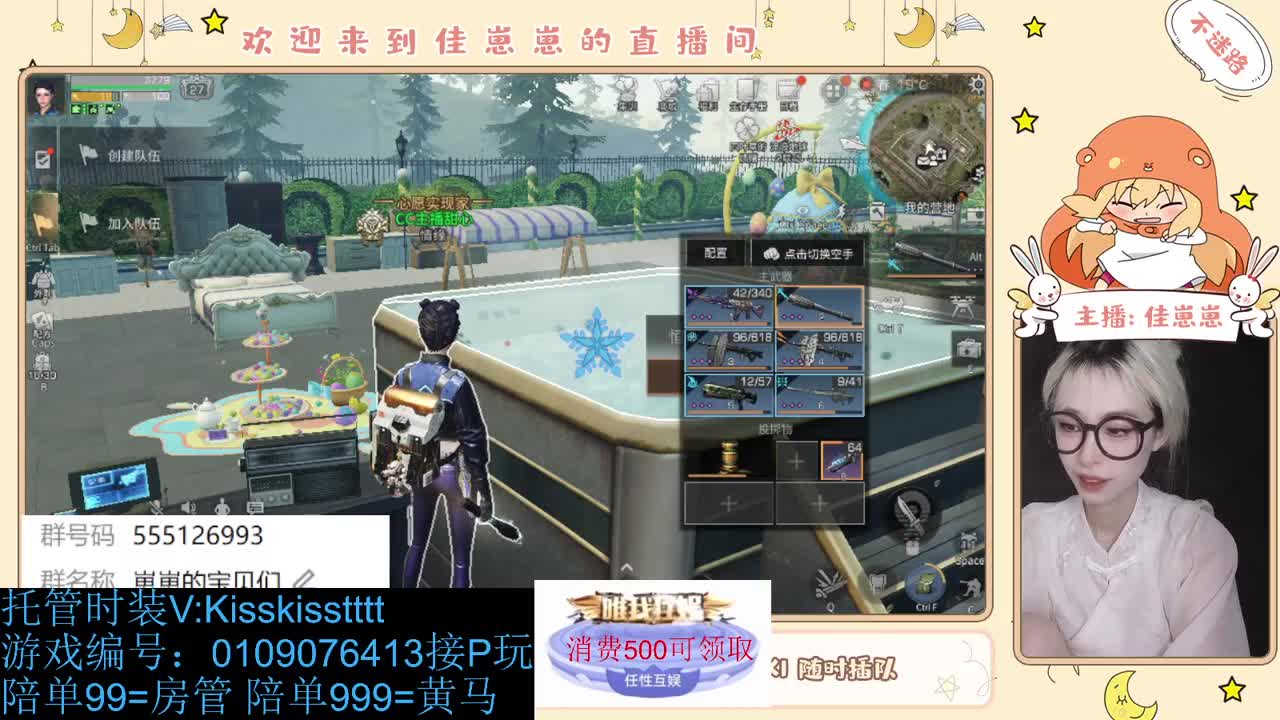Click the four-leaf clover event icon
This screenshot has height=720, width=1280.
point(746,127)
